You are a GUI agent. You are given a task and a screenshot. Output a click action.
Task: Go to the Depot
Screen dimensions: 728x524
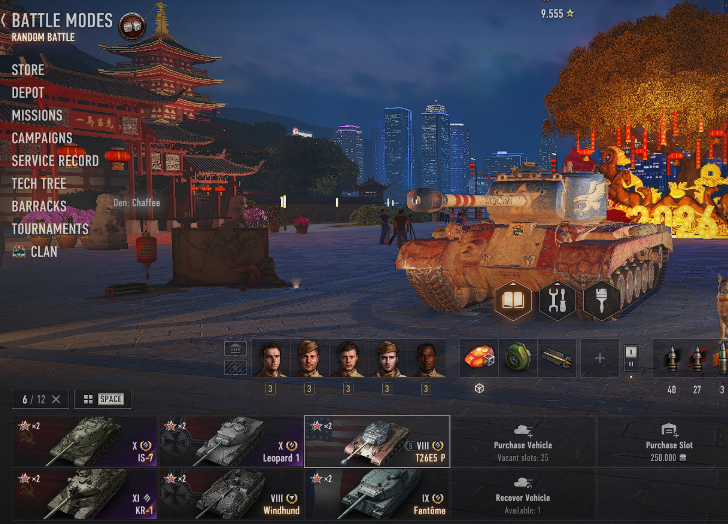point(28,93)
